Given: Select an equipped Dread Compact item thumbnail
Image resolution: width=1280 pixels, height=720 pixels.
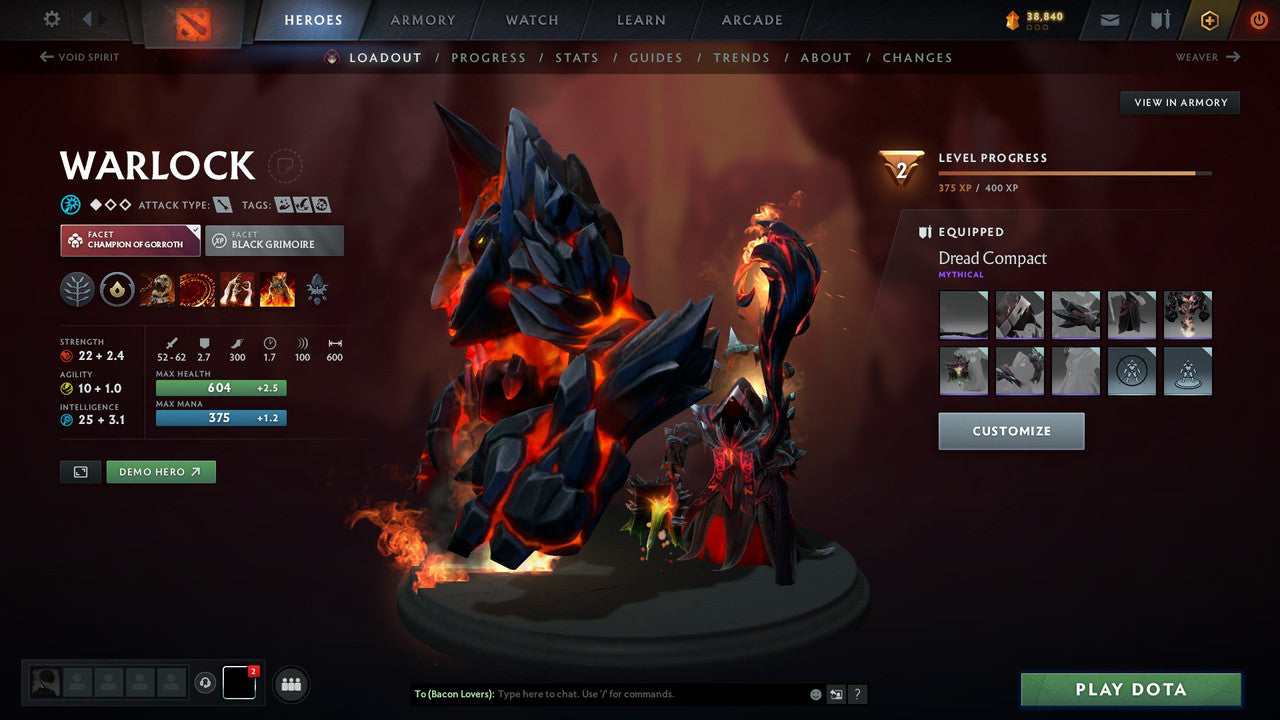Looking at the screenshot, I should click(x=963, y=315).
